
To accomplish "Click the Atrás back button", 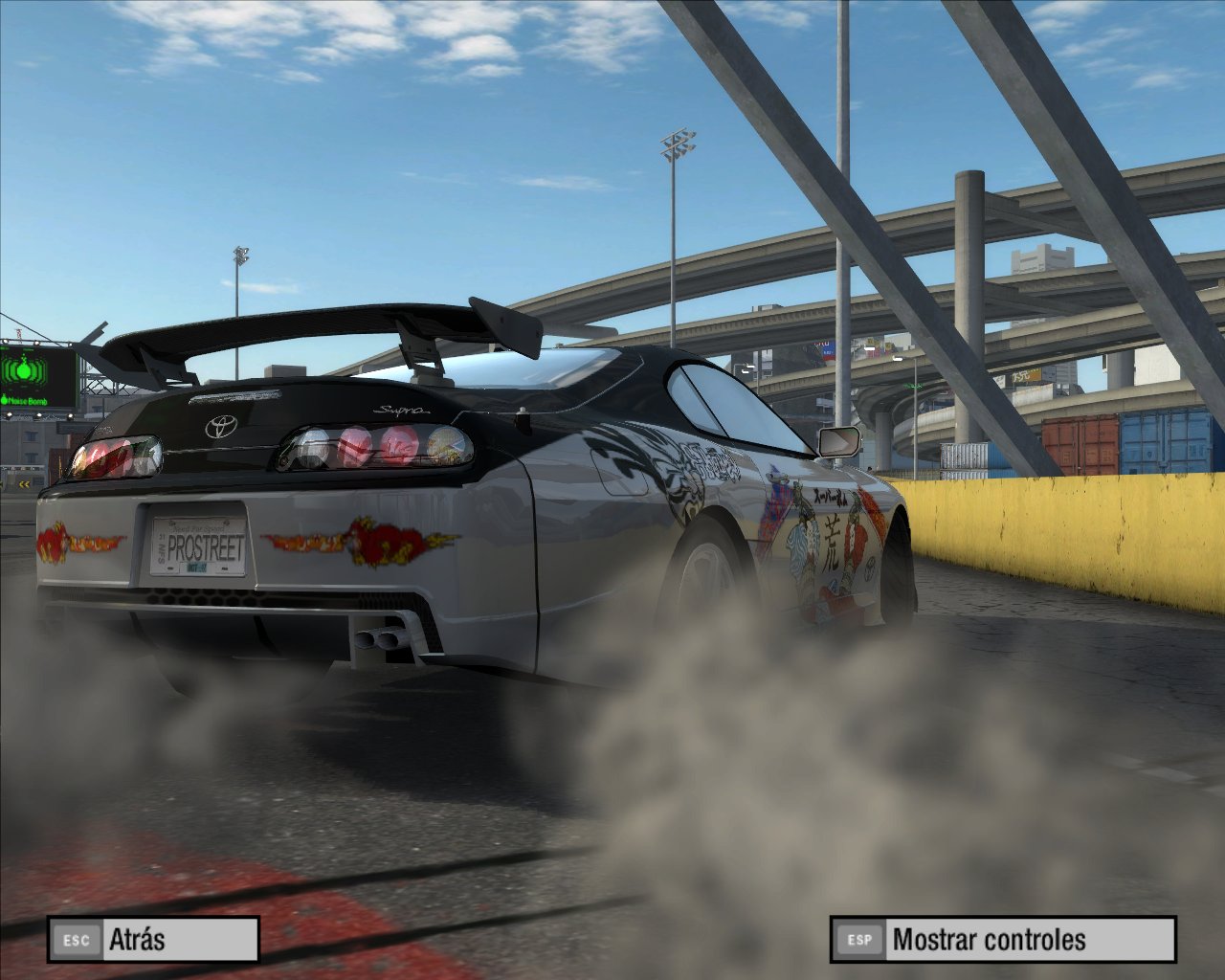I will (x=153, y=940).
